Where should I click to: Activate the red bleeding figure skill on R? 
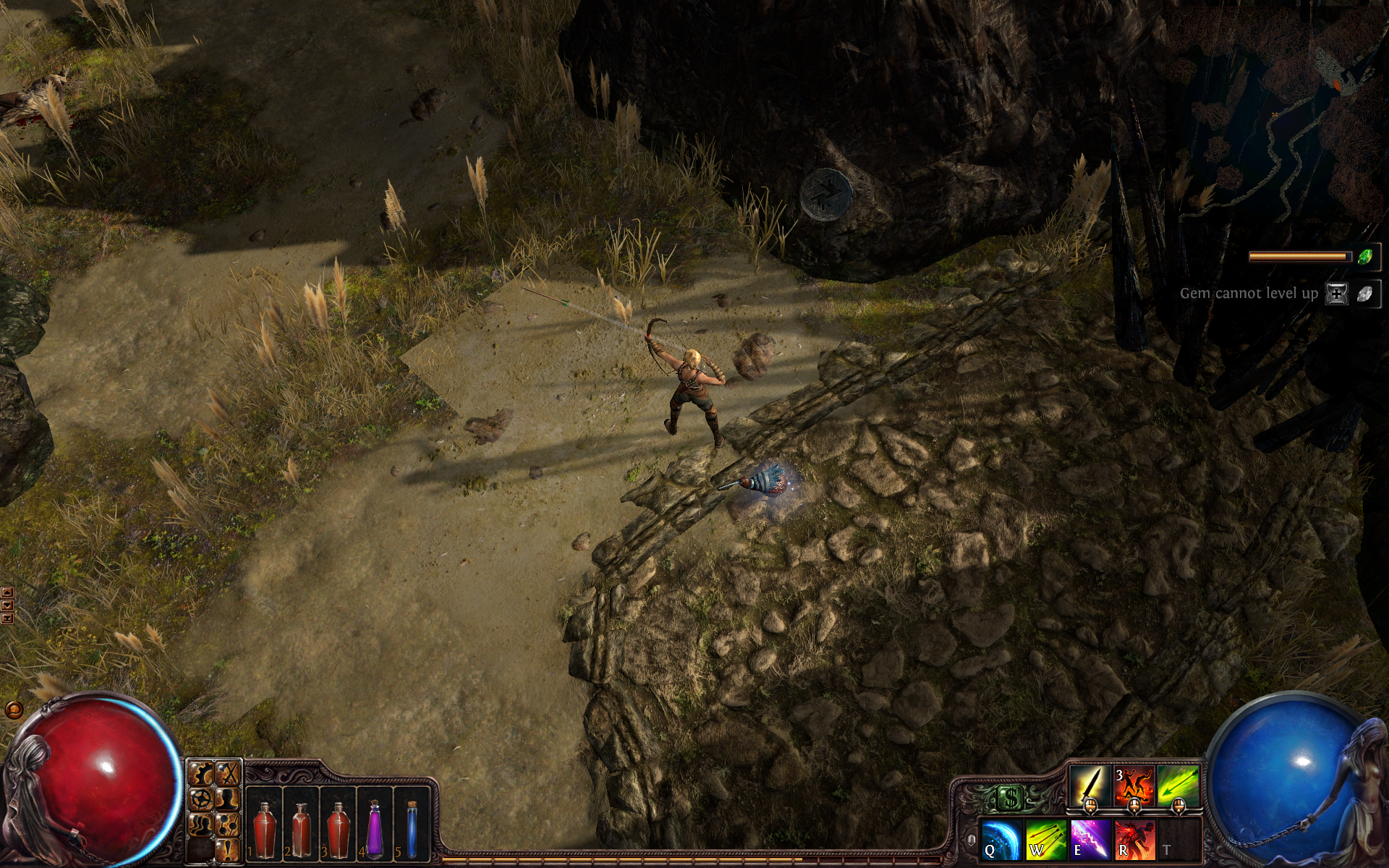click(1134, 840)
